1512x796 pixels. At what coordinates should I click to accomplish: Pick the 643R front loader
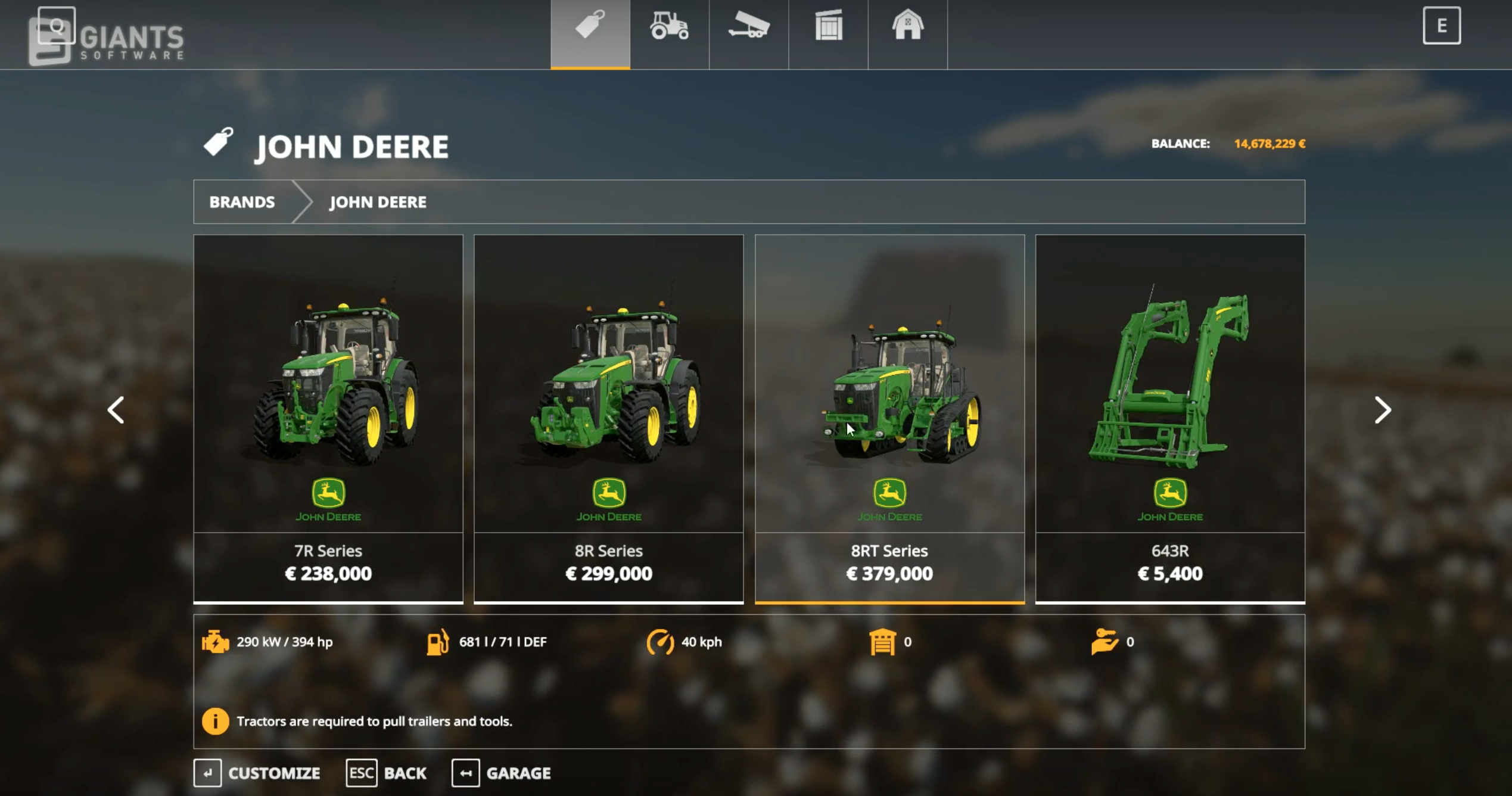pyautogui.click(x=1169, y=417)
